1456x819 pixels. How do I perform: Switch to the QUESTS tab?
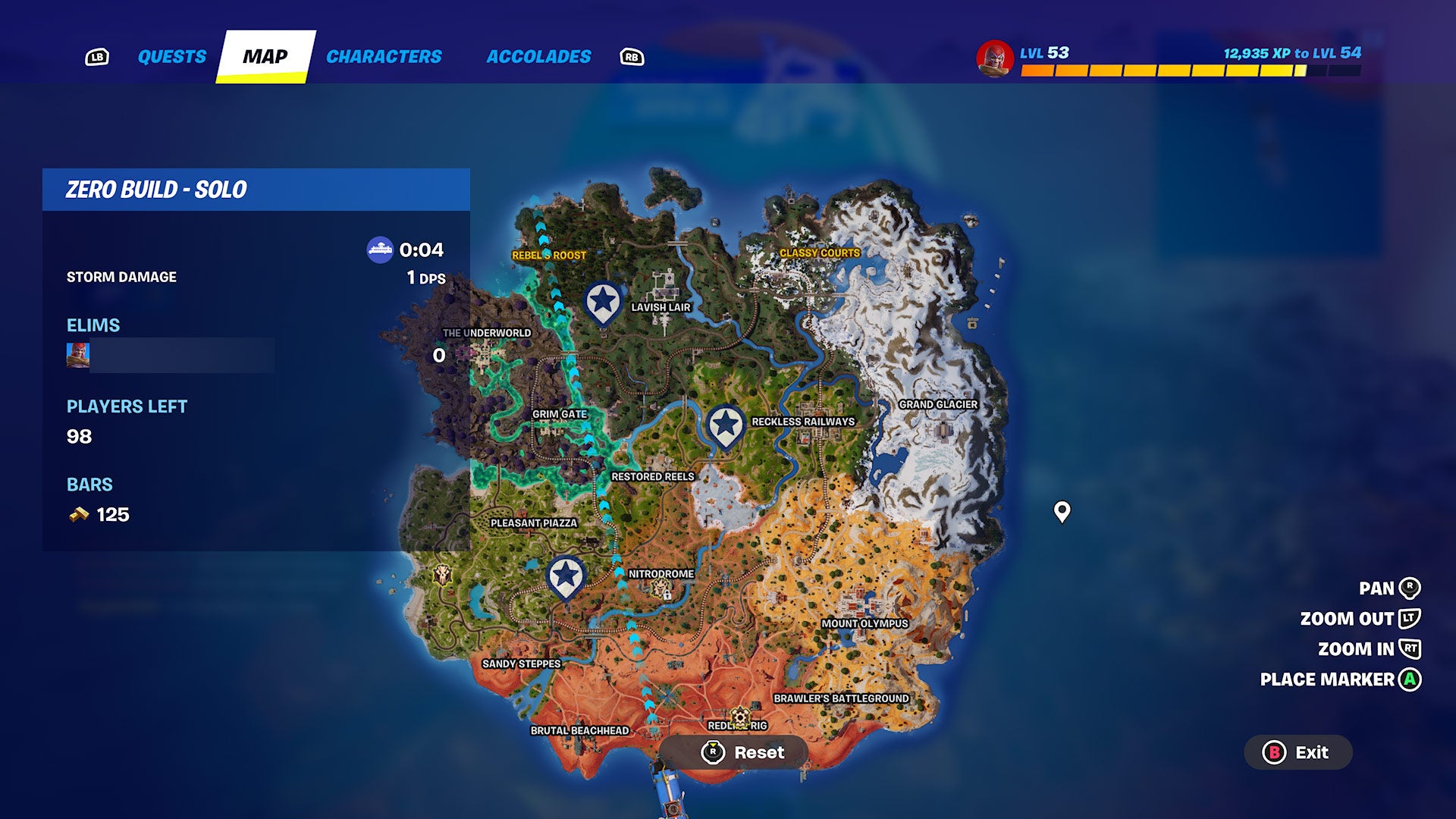point(171,55)
